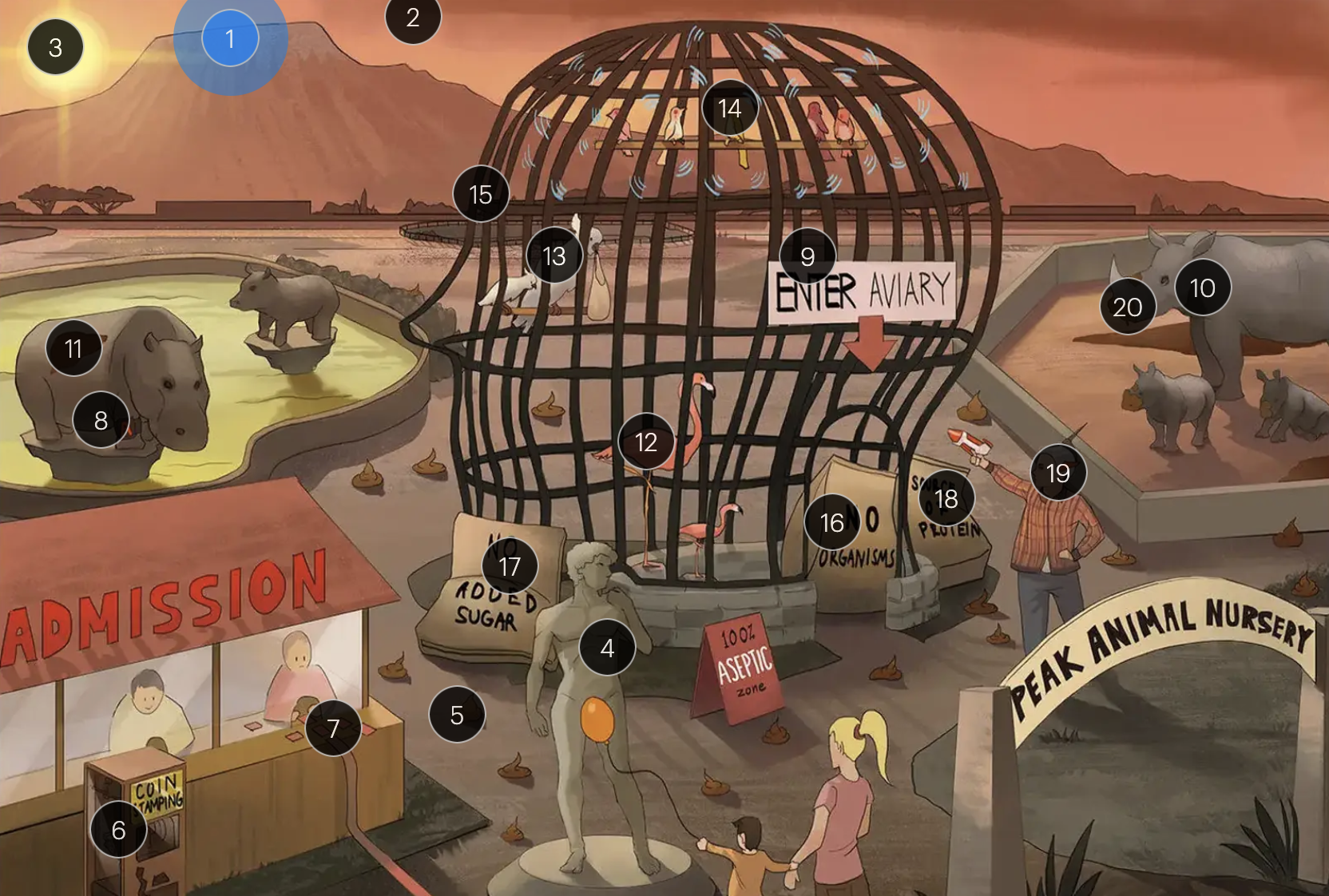Choose marker number 11
This screenshot has height=896, width=1329.
(73, 348)
